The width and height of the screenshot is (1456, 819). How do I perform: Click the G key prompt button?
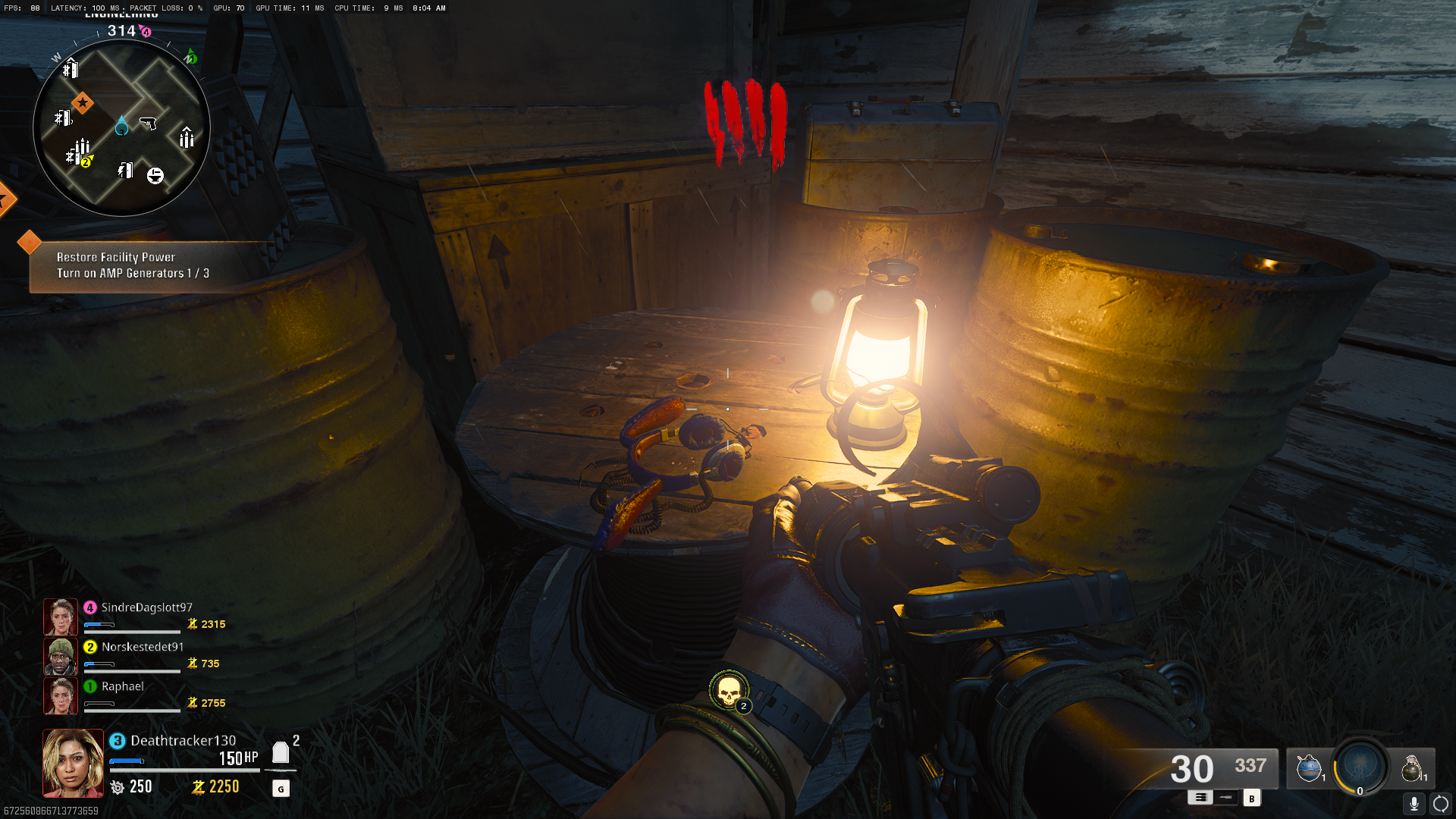coord(281,788)
